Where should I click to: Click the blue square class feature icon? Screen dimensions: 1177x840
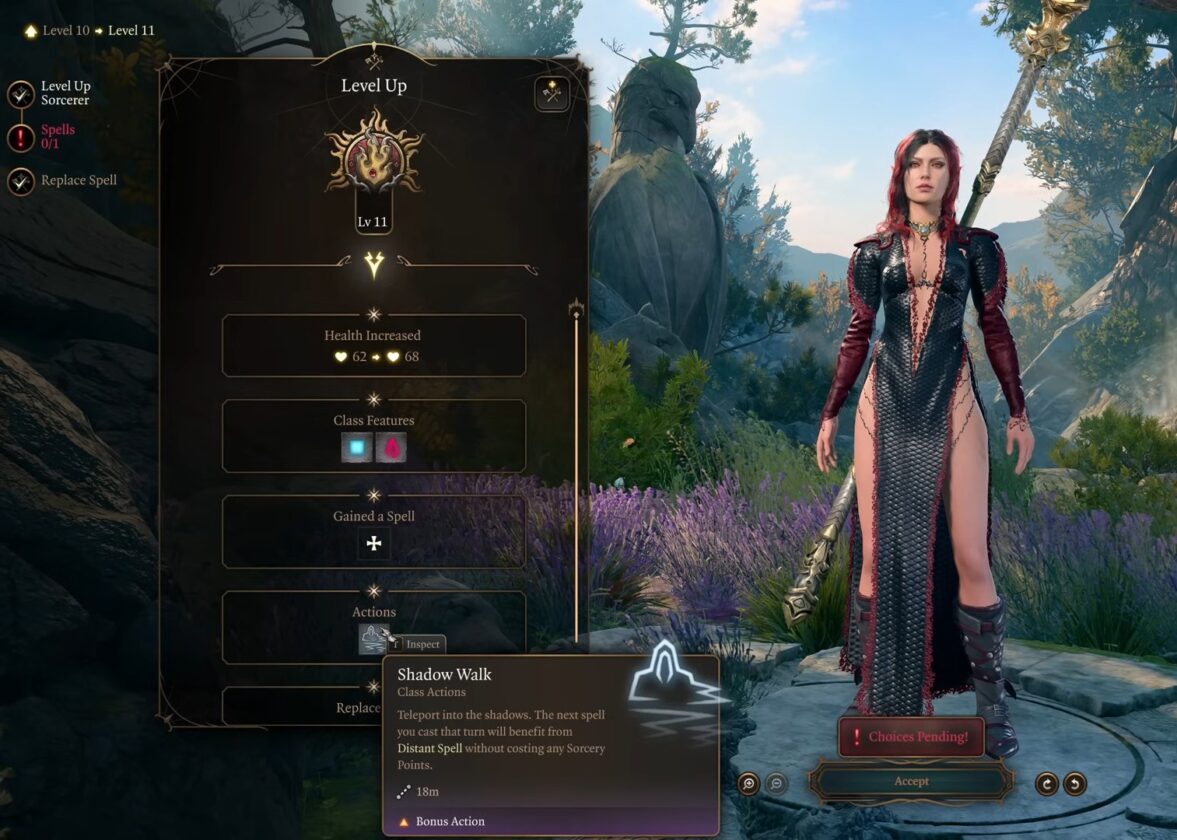pos(357,447)
